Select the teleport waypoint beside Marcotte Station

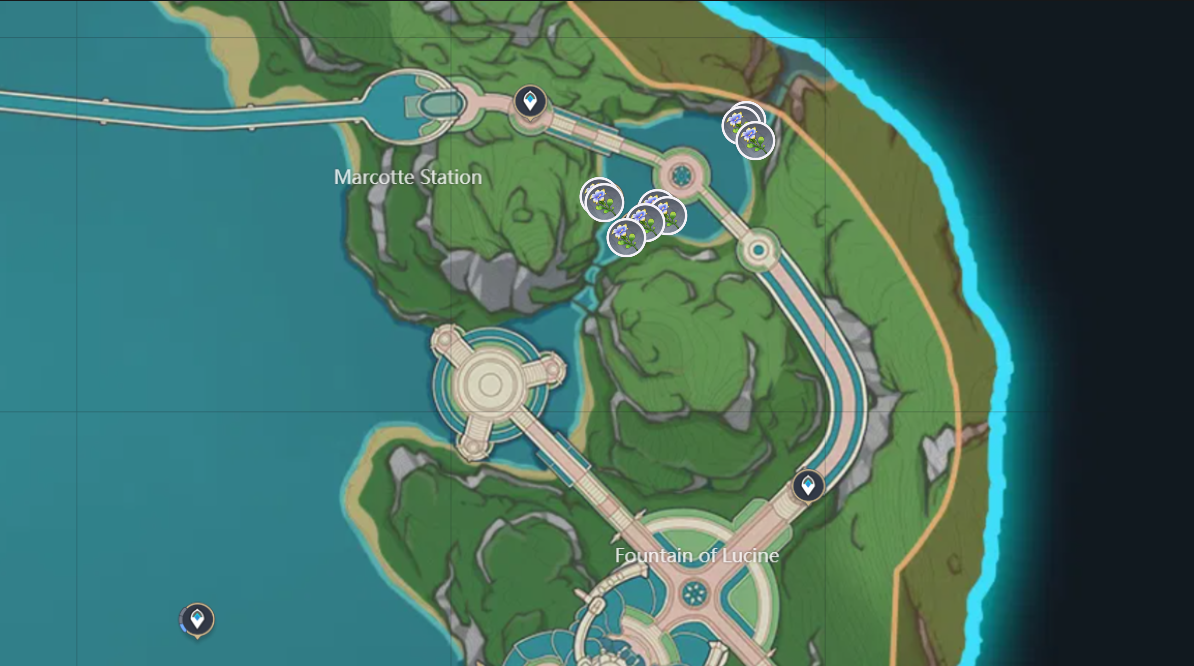click(530, 101)
